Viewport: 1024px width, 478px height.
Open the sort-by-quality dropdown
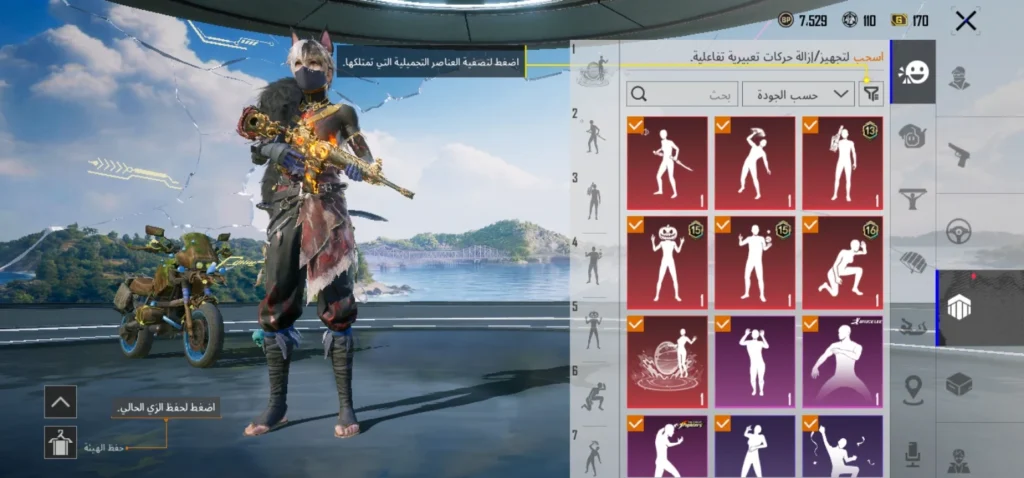click(811, 94)
